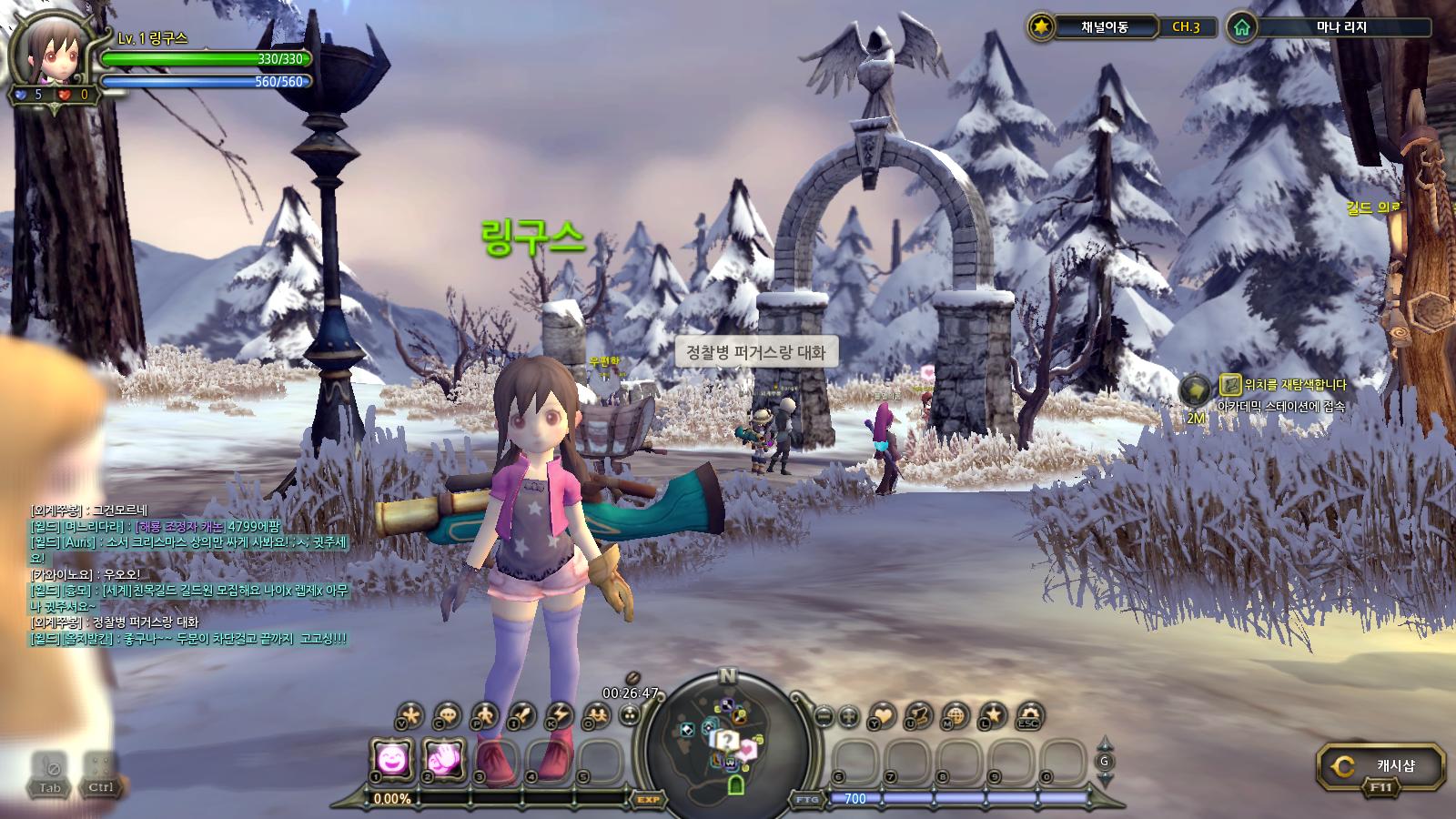The image size is (1456, 819).
Task: Open the speech bubble community icon
Action: 447,715
